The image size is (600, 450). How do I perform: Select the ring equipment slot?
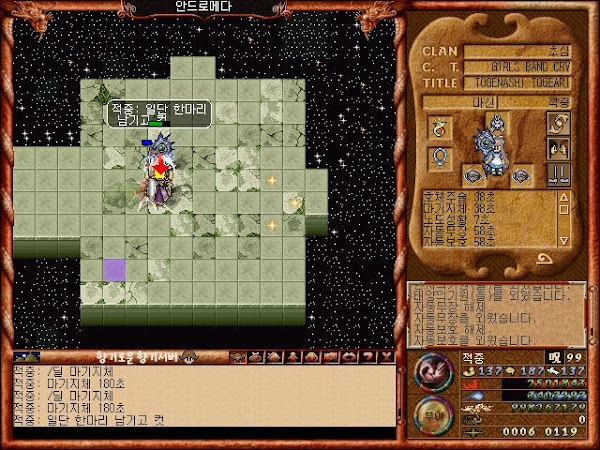coord(438,128)
